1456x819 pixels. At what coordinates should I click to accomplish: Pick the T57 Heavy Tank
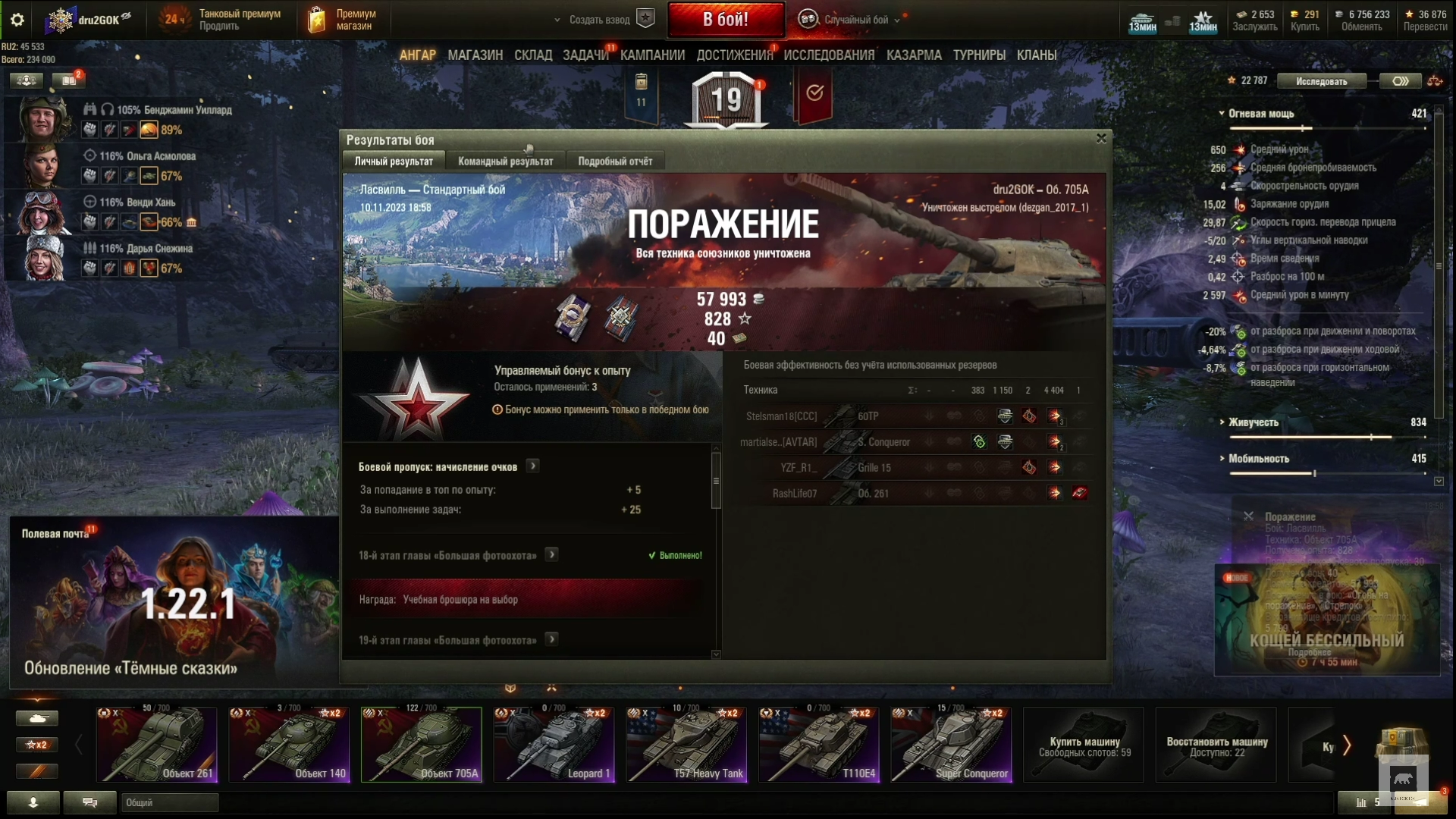686,744
